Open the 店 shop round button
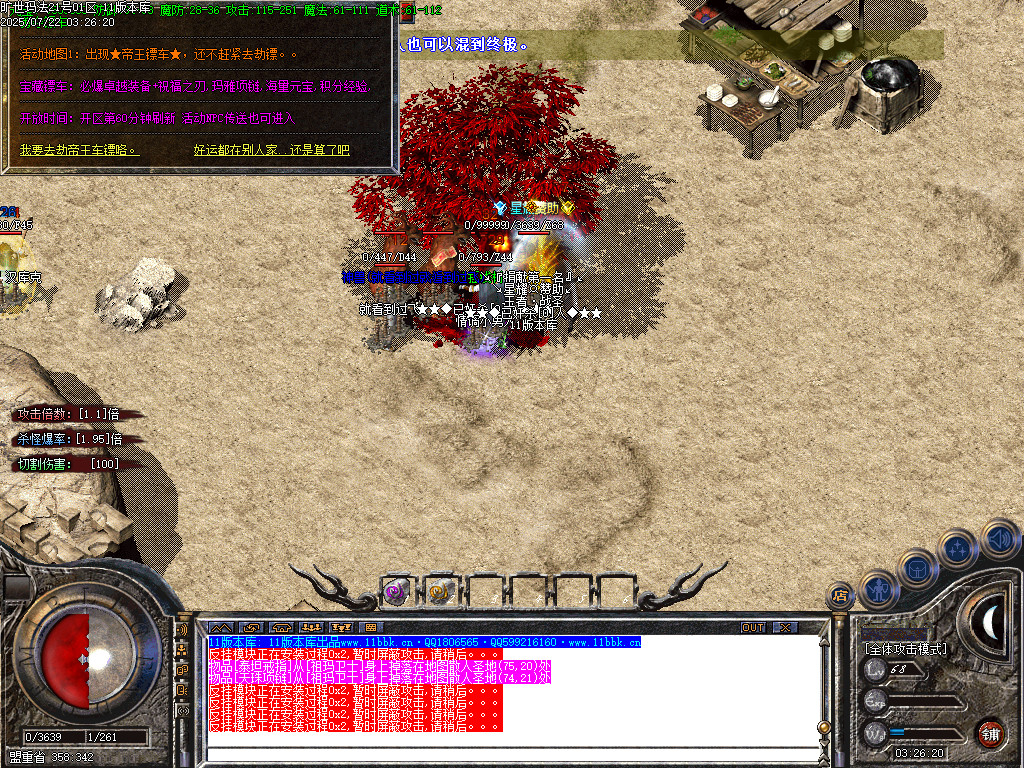Screen dimensions: 1024x768 pyautogui.click(x=841, y=597)
